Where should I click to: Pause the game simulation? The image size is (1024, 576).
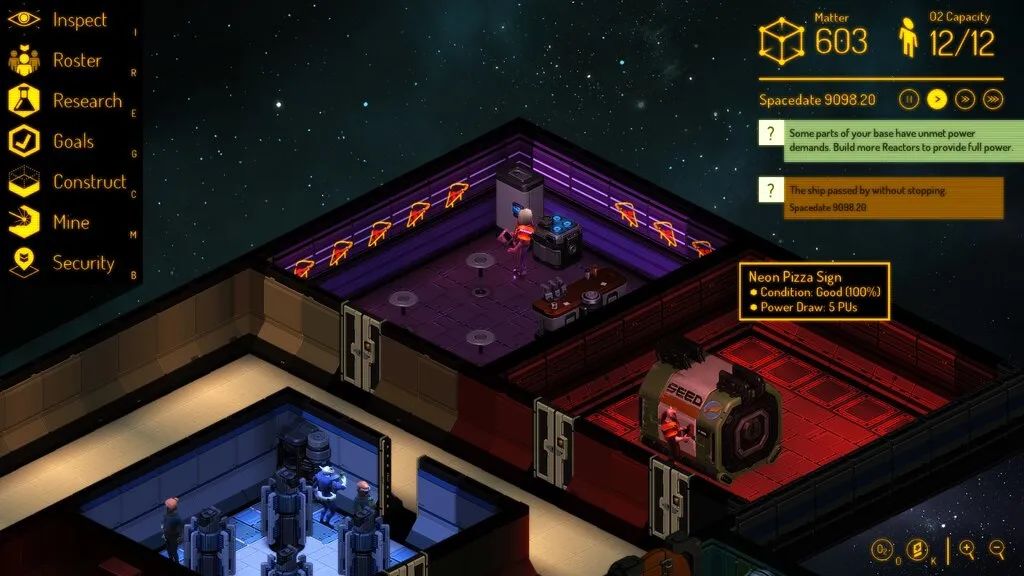[x=909, y=99]
